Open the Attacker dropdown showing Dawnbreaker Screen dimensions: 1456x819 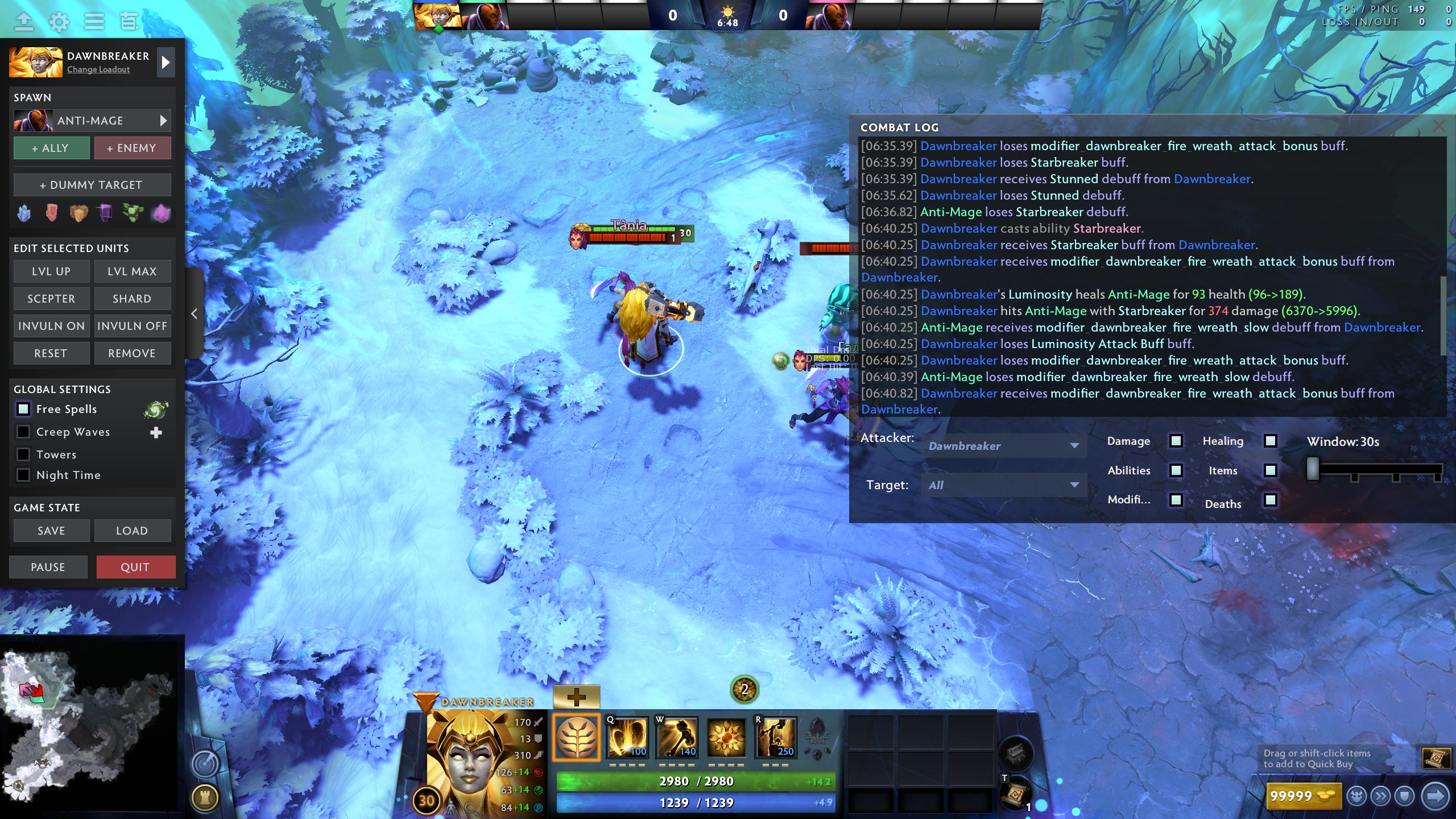[1004, 446]
